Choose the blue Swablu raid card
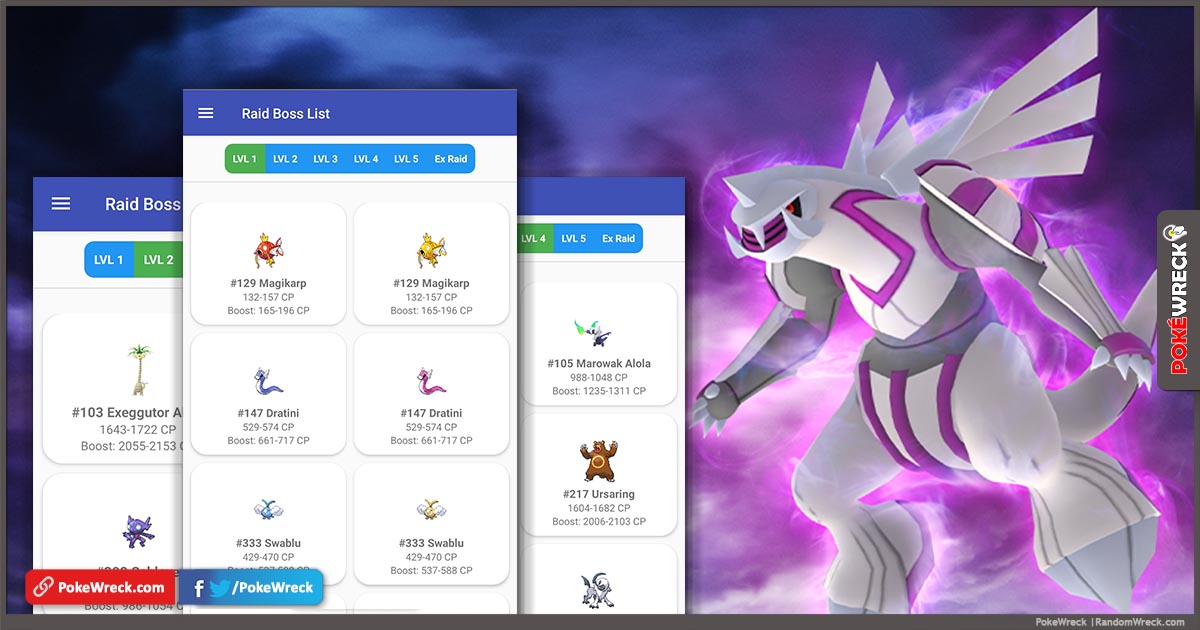The image size is (1200, 630). pos(268,523)
